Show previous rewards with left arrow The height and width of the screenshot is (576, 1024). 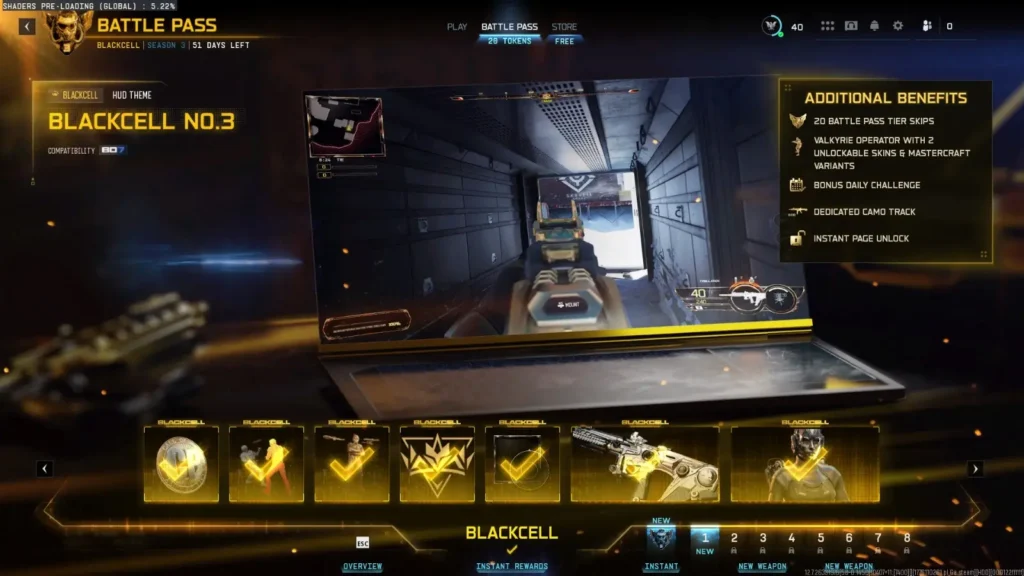point(45,468)
